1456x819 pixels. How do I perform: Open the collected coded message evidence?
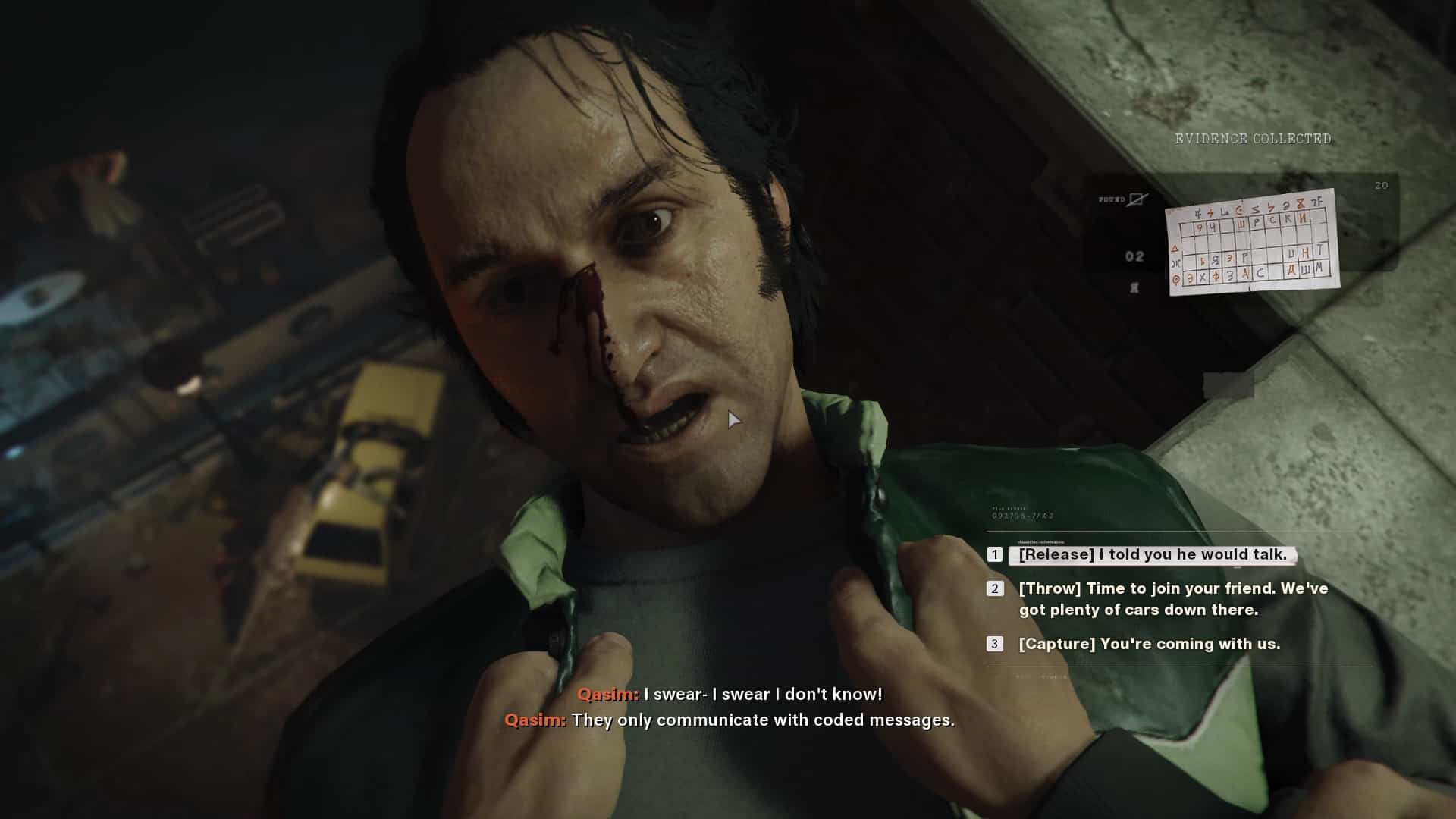pos(1252,243)
